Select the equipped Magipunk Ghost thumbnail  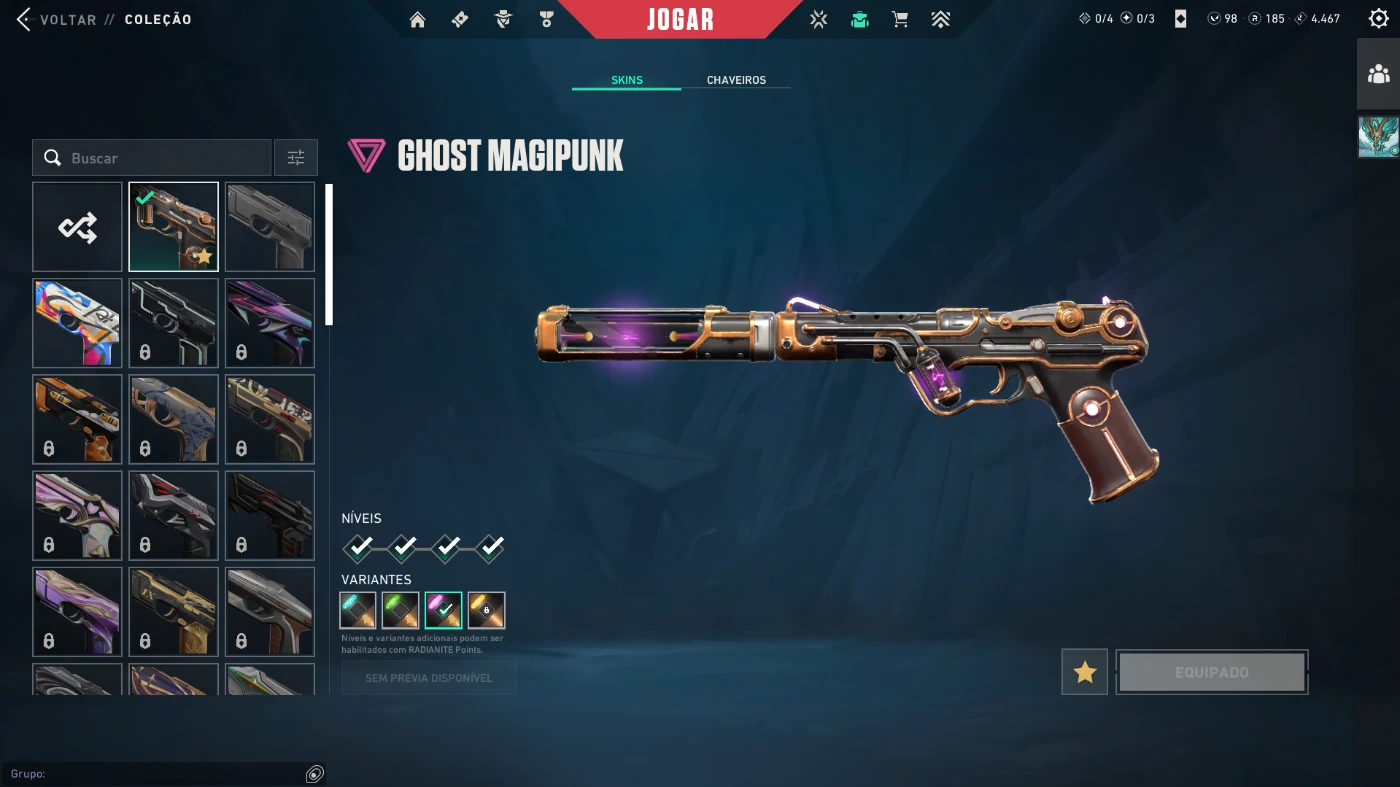point(173,227)
